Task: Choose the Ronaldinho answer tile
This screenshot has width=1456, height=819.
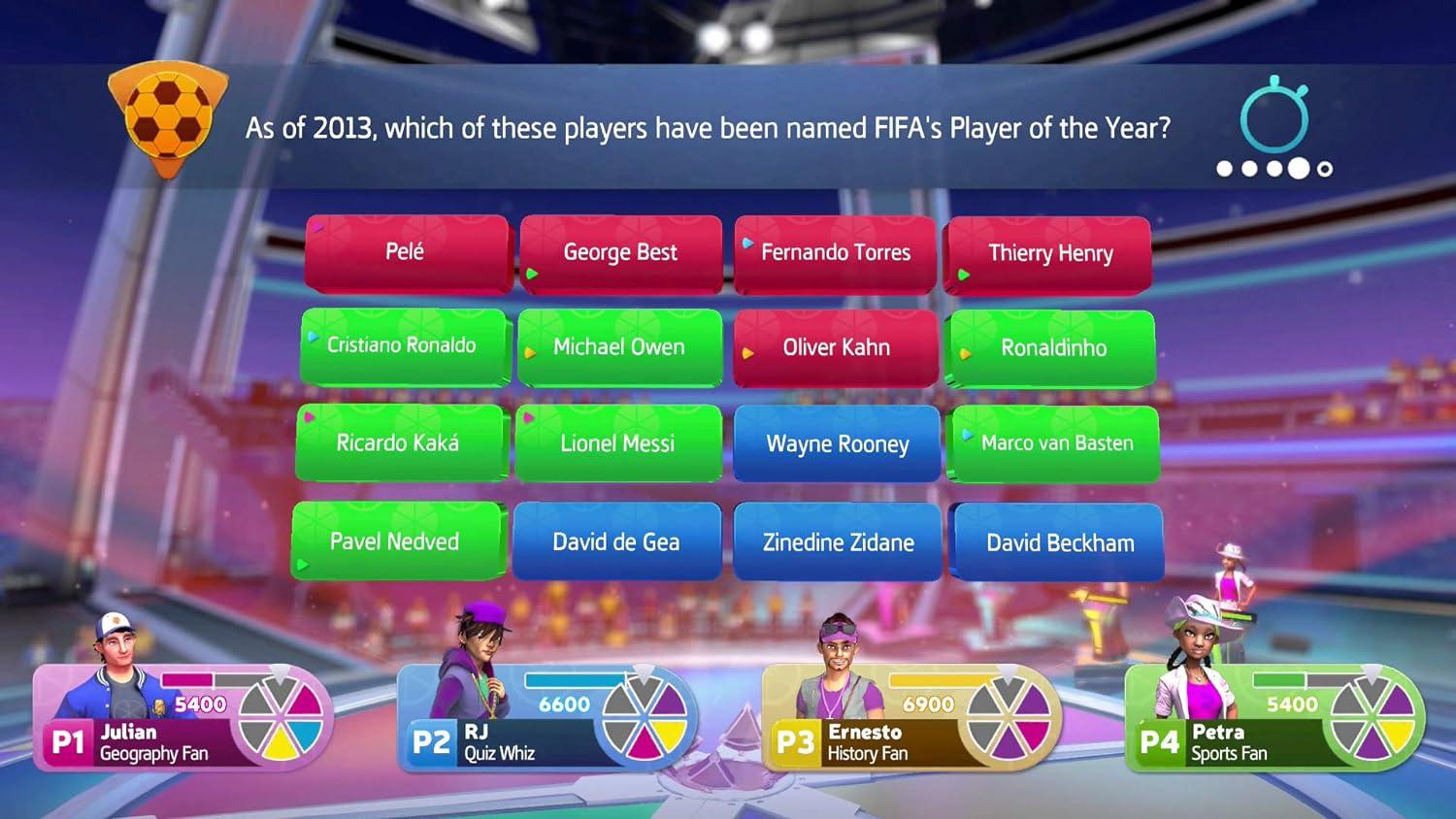Action: tap(1052, 348)
